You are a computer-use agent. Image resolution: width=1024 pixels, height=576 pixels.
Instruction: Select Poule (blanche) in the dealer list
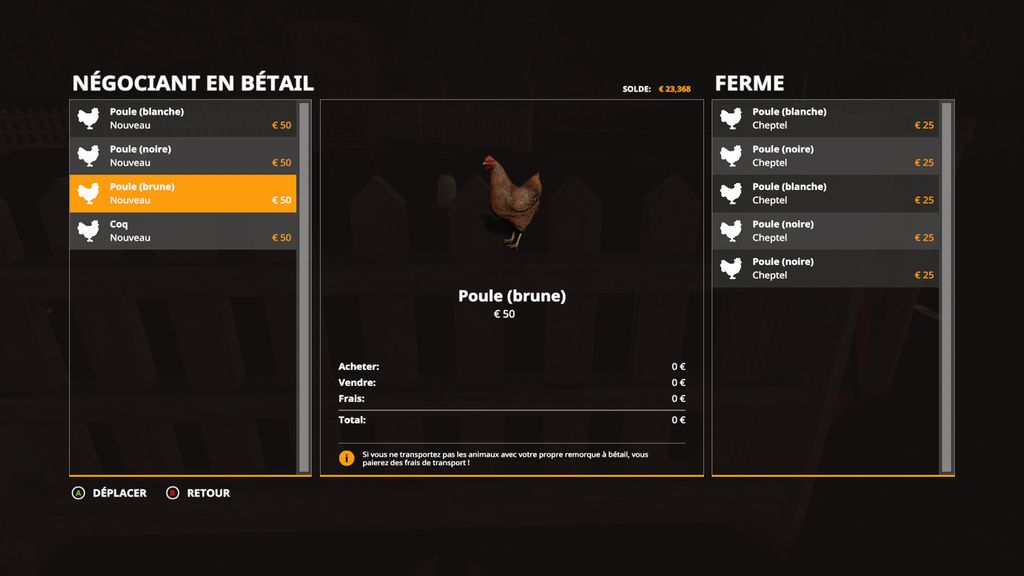pyautogui.click(x=183, y=119)
